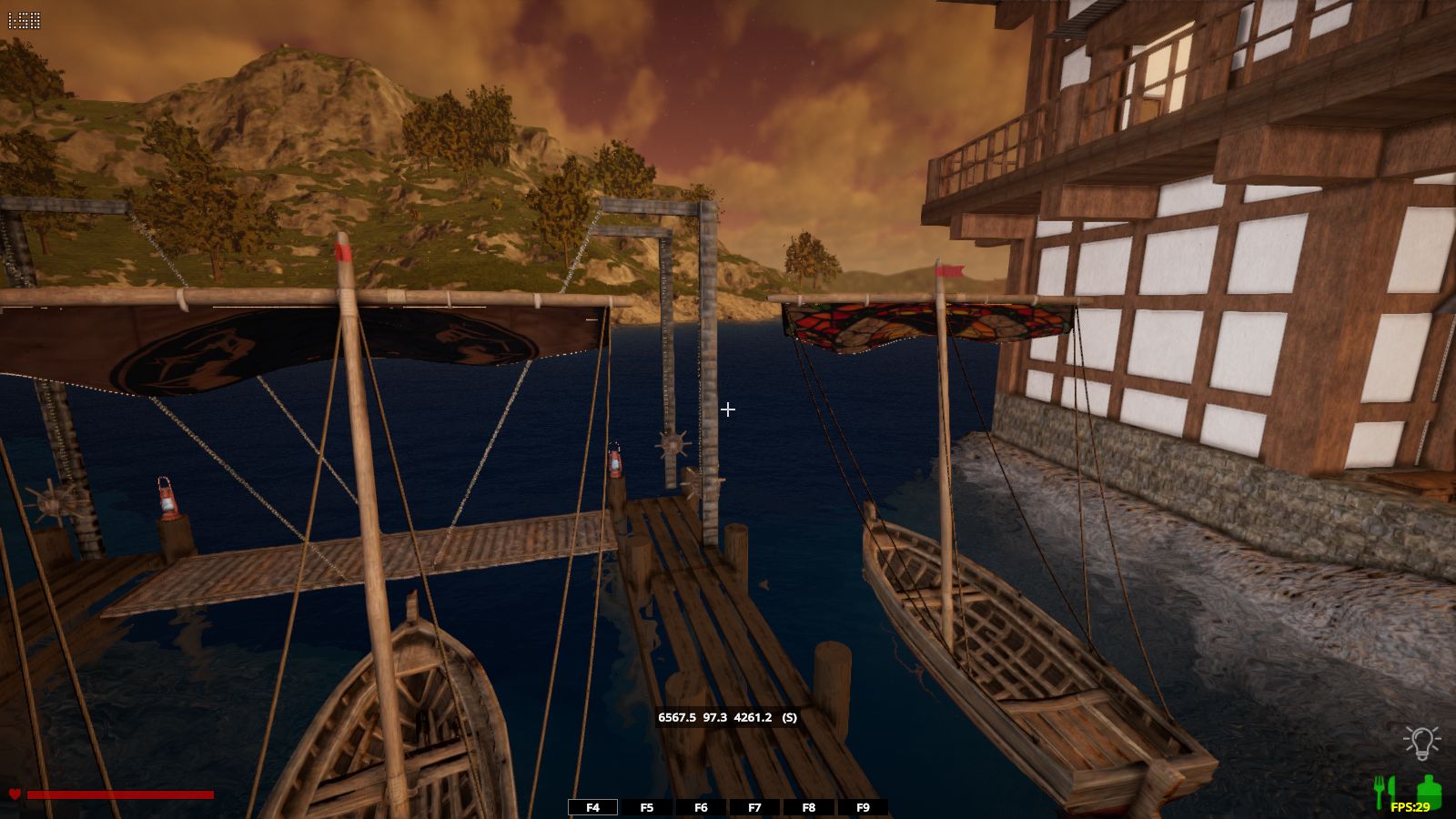Click the F9 hotbar slot
The image size is (1456, 819).
[x=863, y=807]
